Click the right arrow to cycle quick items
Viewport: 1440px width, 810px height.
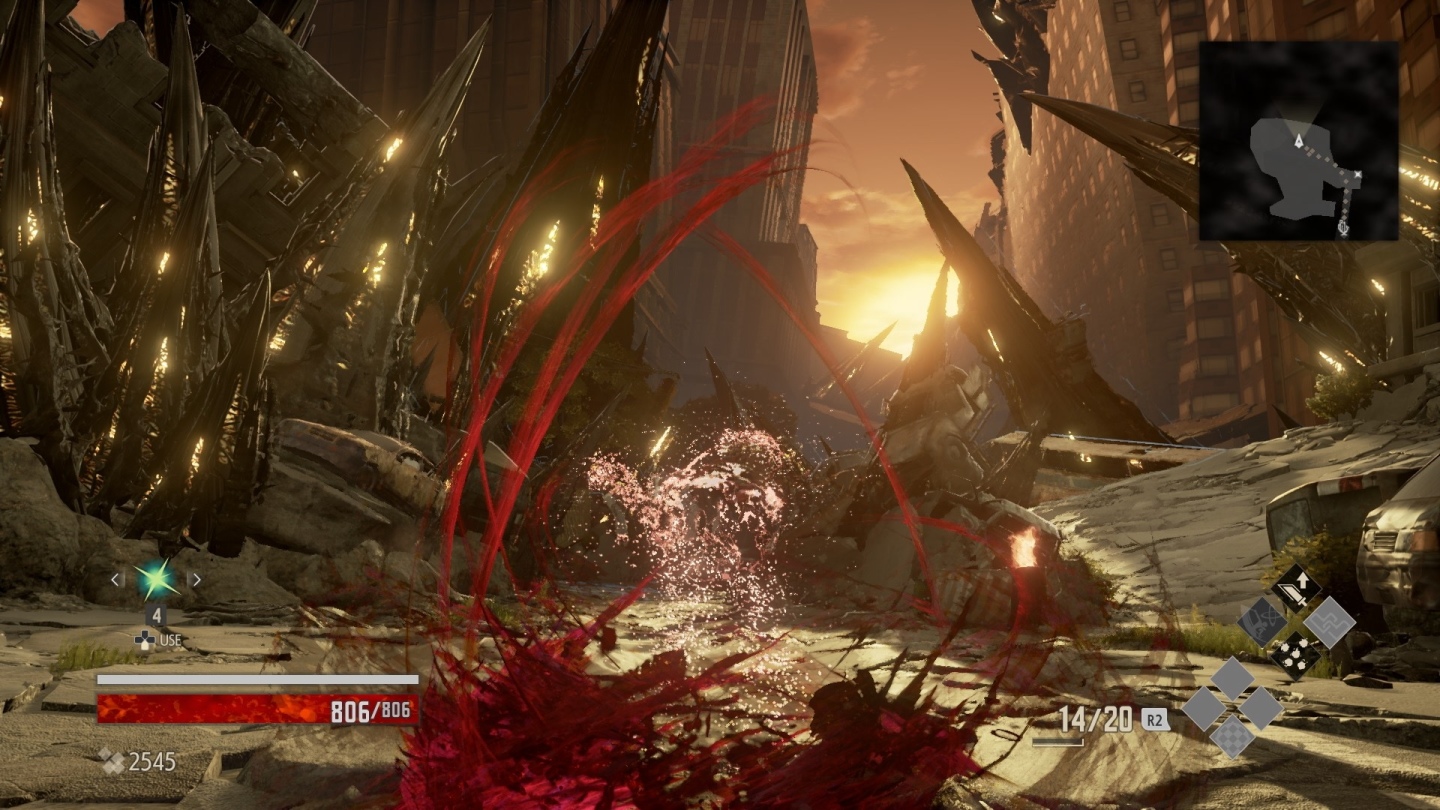pos(196,577)
